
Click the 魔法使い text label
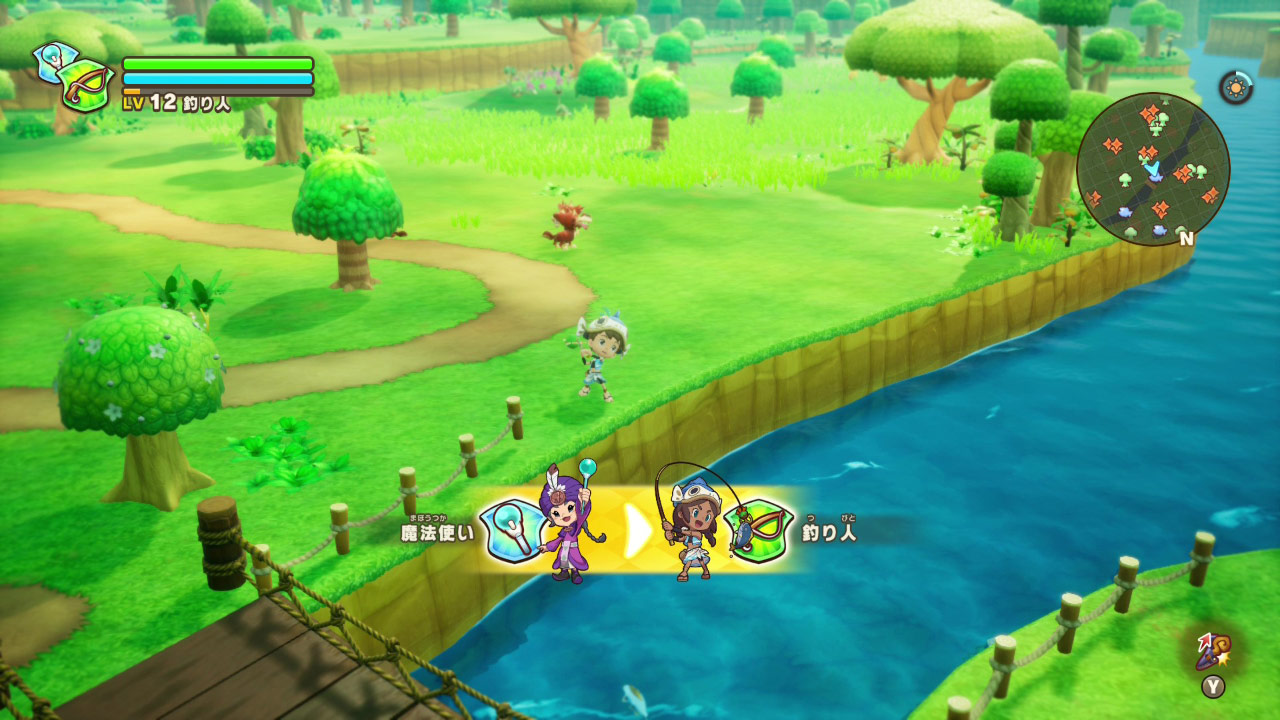click(x=435, y=532)
